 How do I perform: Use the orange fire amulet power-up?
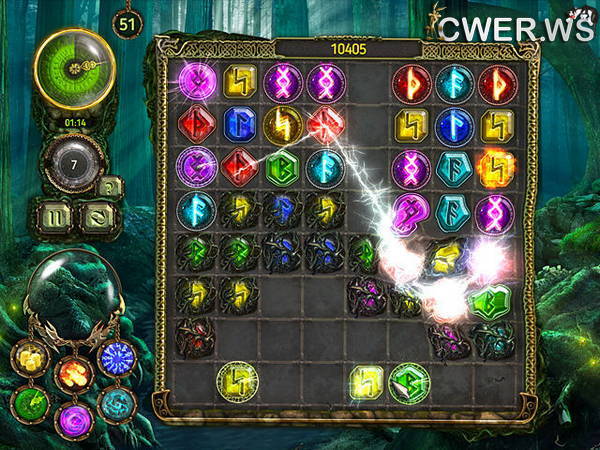(x=75, y=374)
